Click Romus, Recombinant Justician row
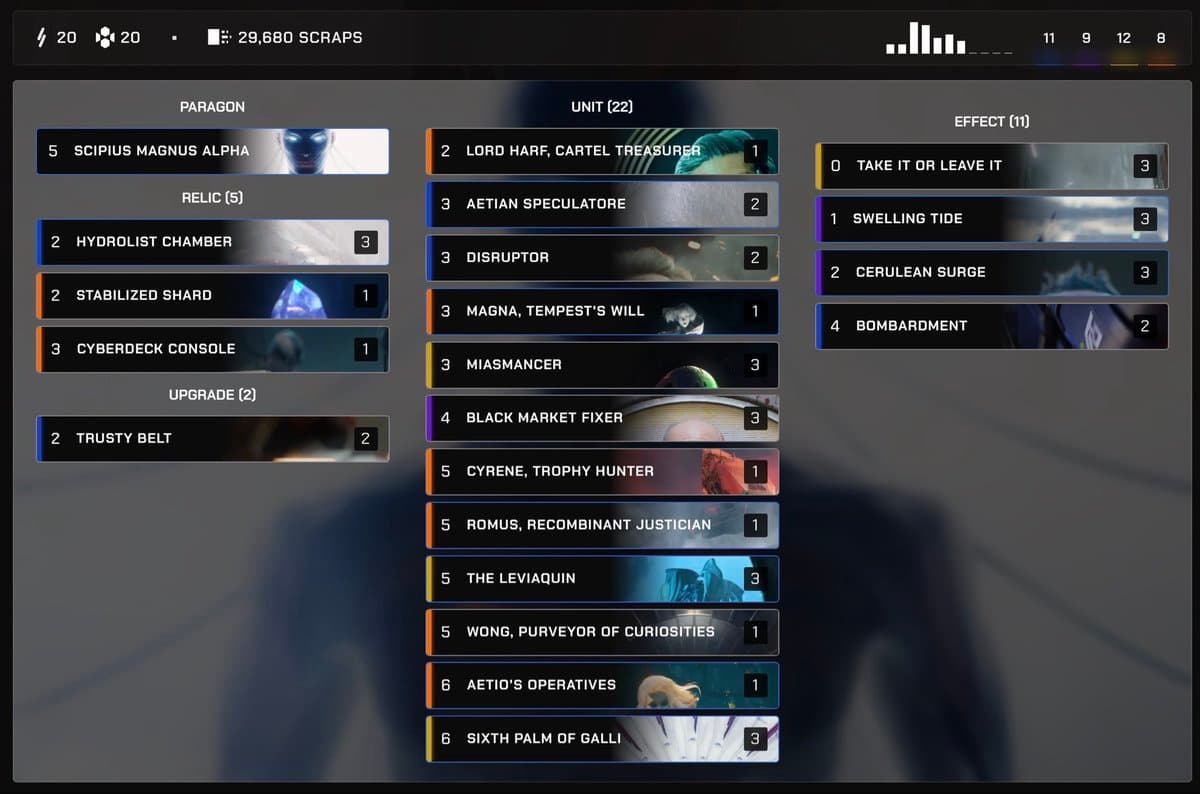Viewport: 1200px width, 794px height. pos(601,525)
